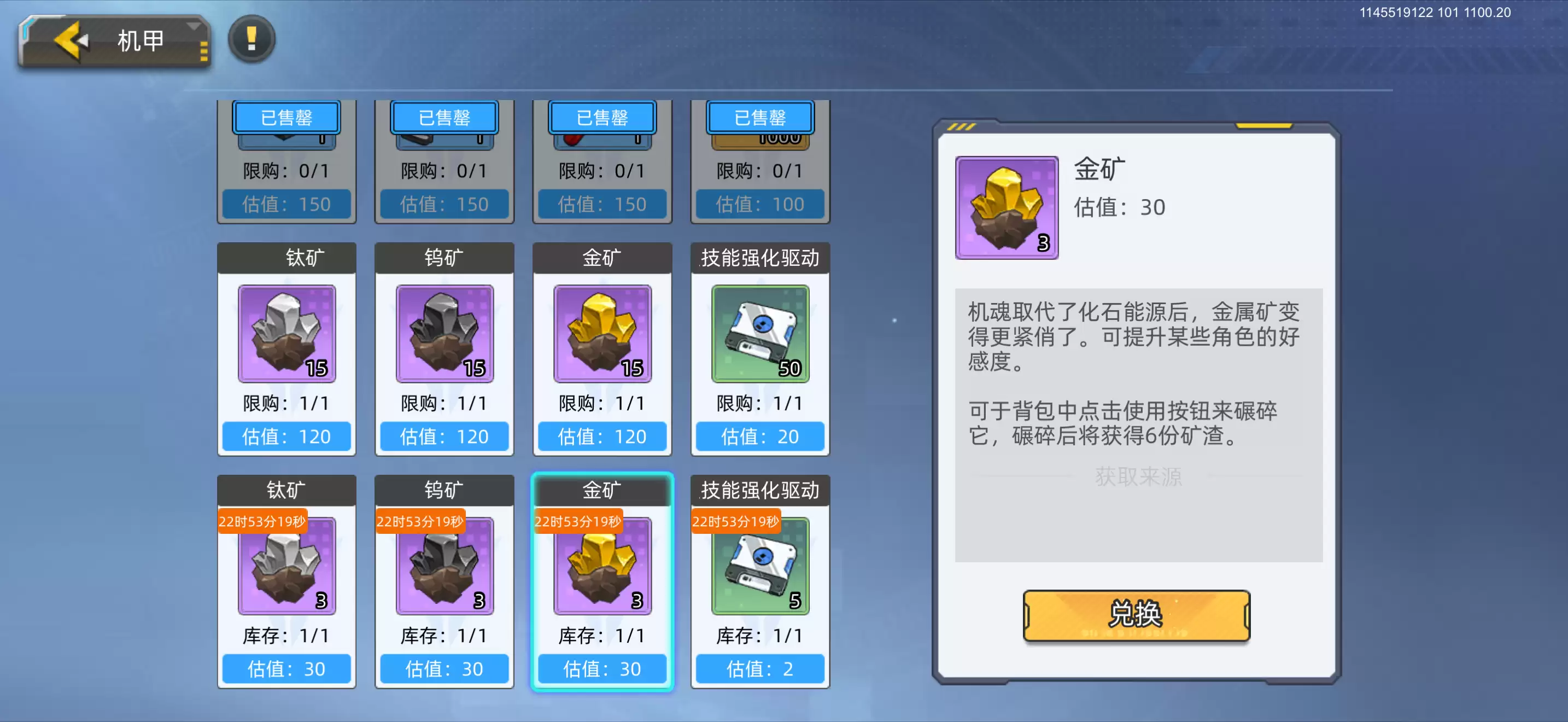Select the highlighted 金矿 card in bottom row

pos(601,581)
